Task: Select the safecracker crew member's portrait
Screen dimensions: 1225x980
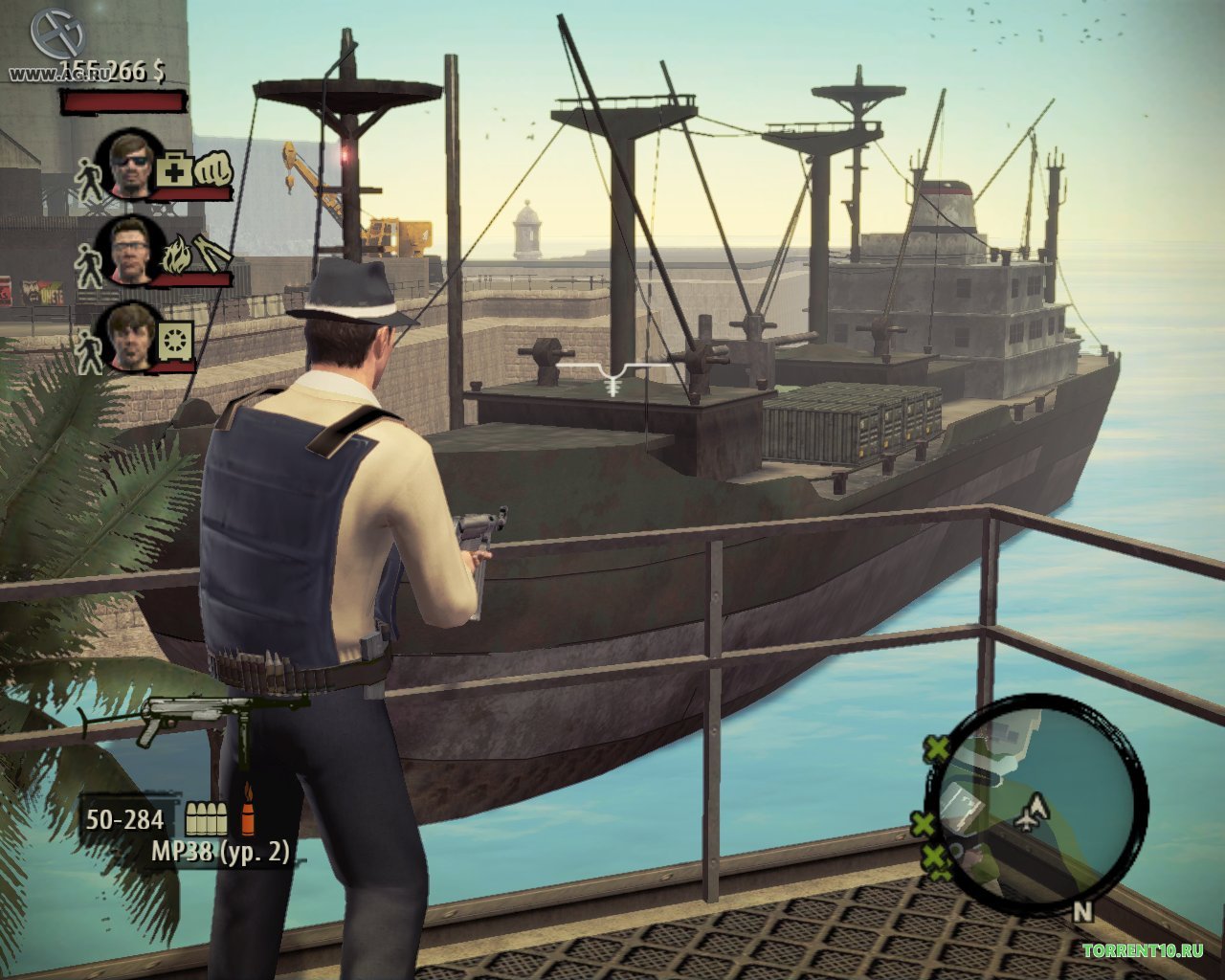Action: click(x=127, y=336)
